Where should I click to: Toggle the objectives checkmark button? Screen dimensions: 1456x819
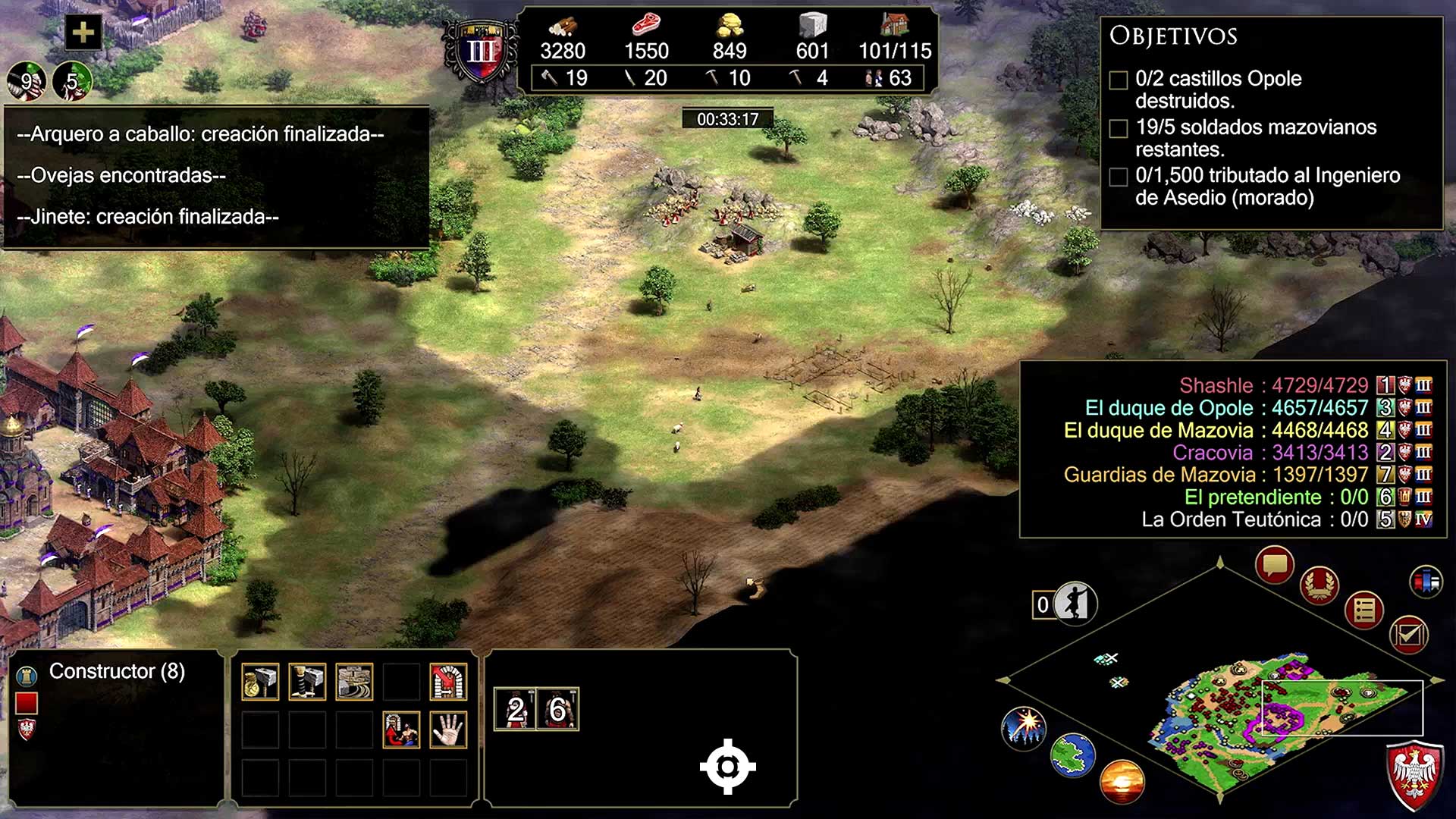[x=1409, y=634]
